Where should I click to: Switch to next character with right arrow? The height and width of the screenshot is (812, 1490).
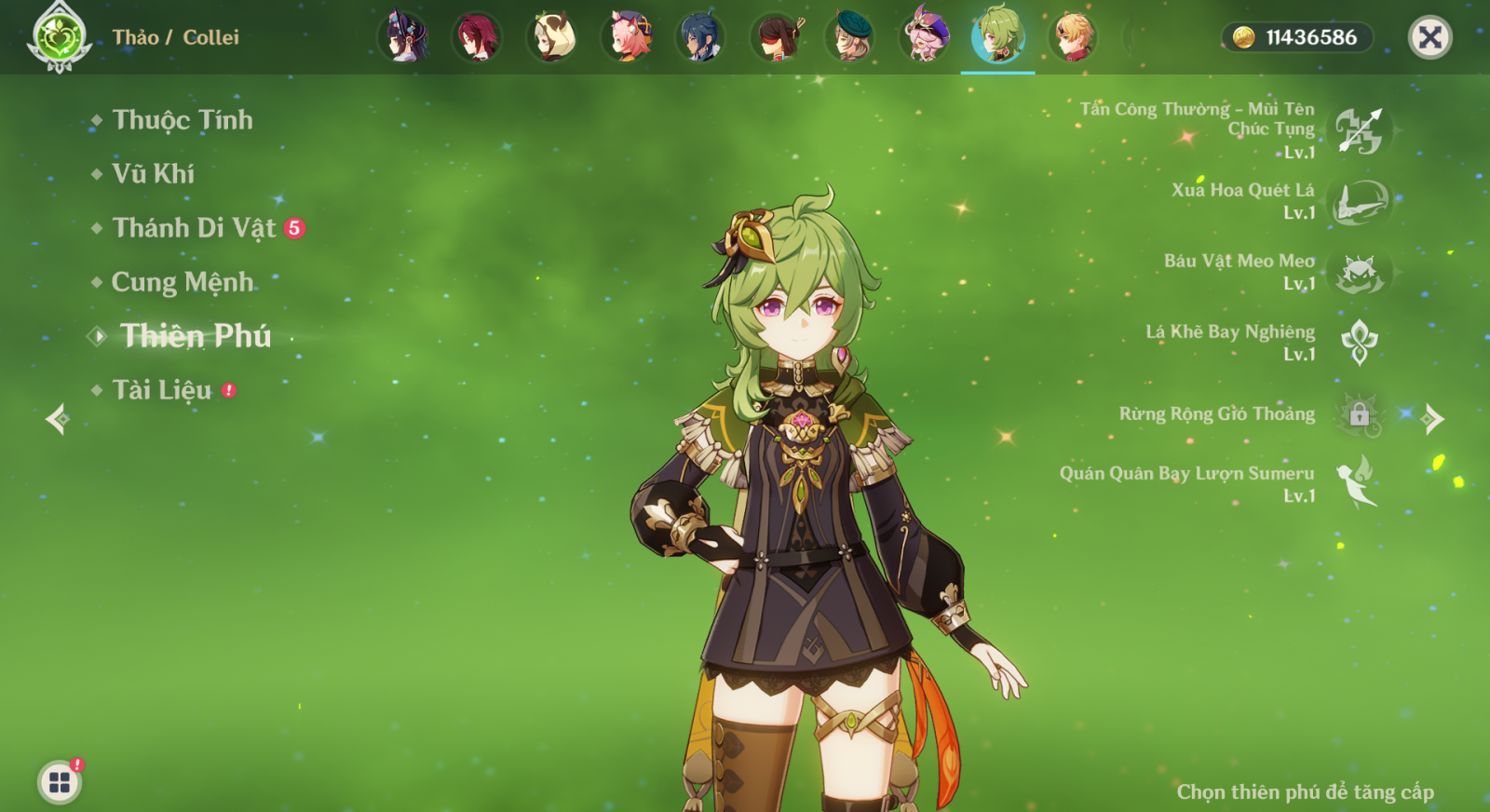click(1433, 419)
